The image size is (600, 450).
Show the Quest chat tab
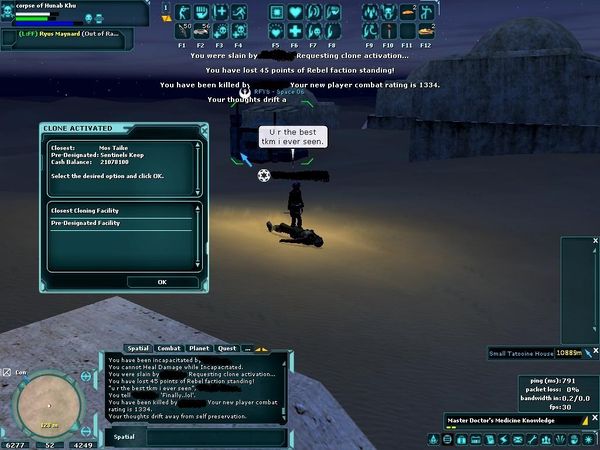click(x=227, y=348)
